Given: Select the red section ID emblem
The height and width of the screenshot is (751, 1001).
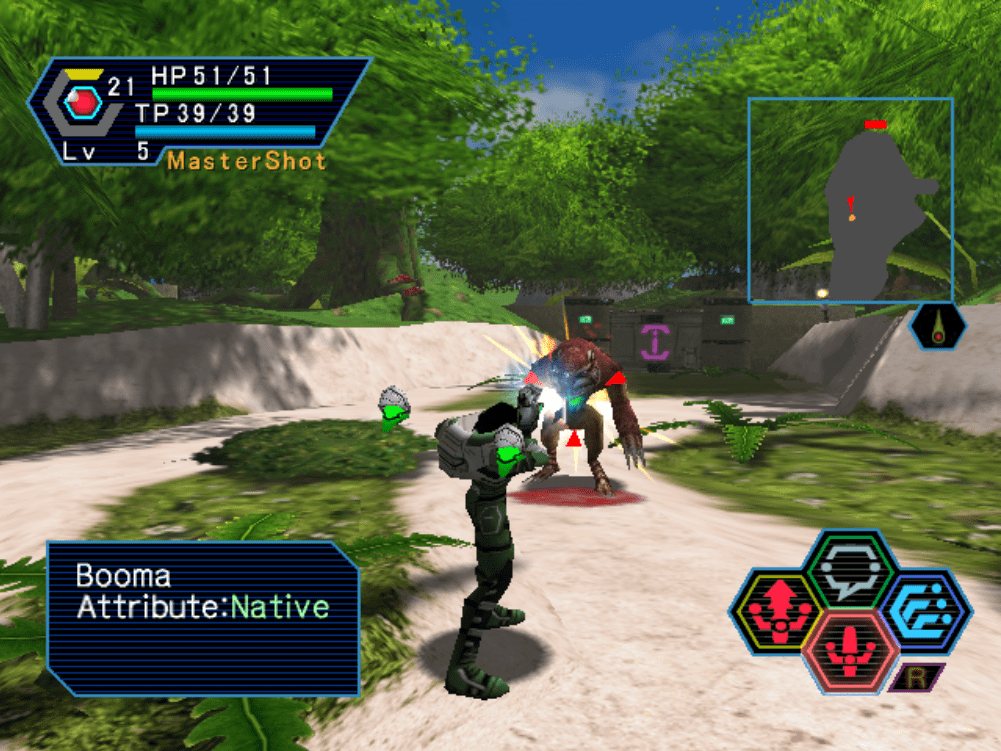Looking at the screenshot, I should [x=84, y=101].
